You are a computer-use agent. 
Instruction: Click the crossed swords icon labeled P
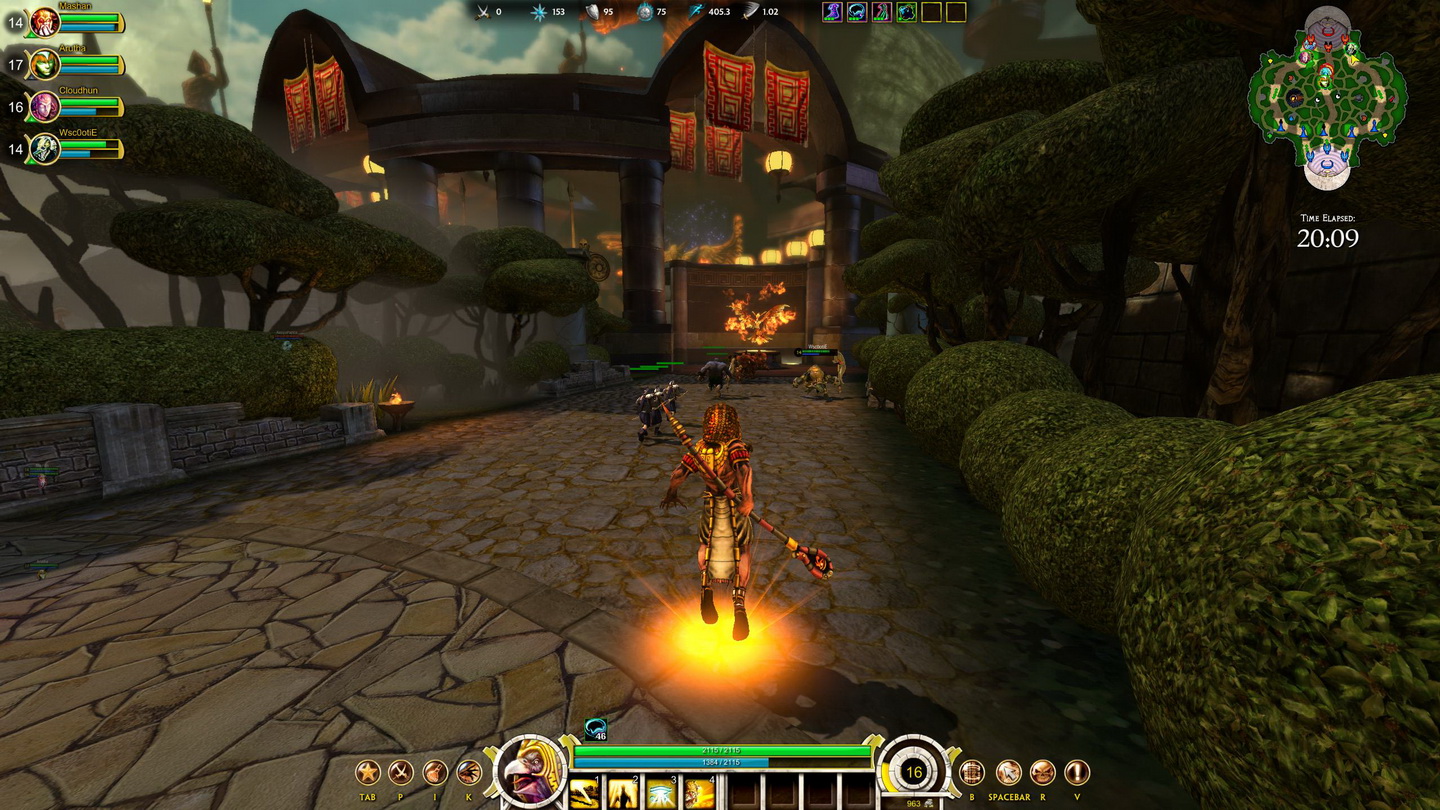(x=401, y=772)
